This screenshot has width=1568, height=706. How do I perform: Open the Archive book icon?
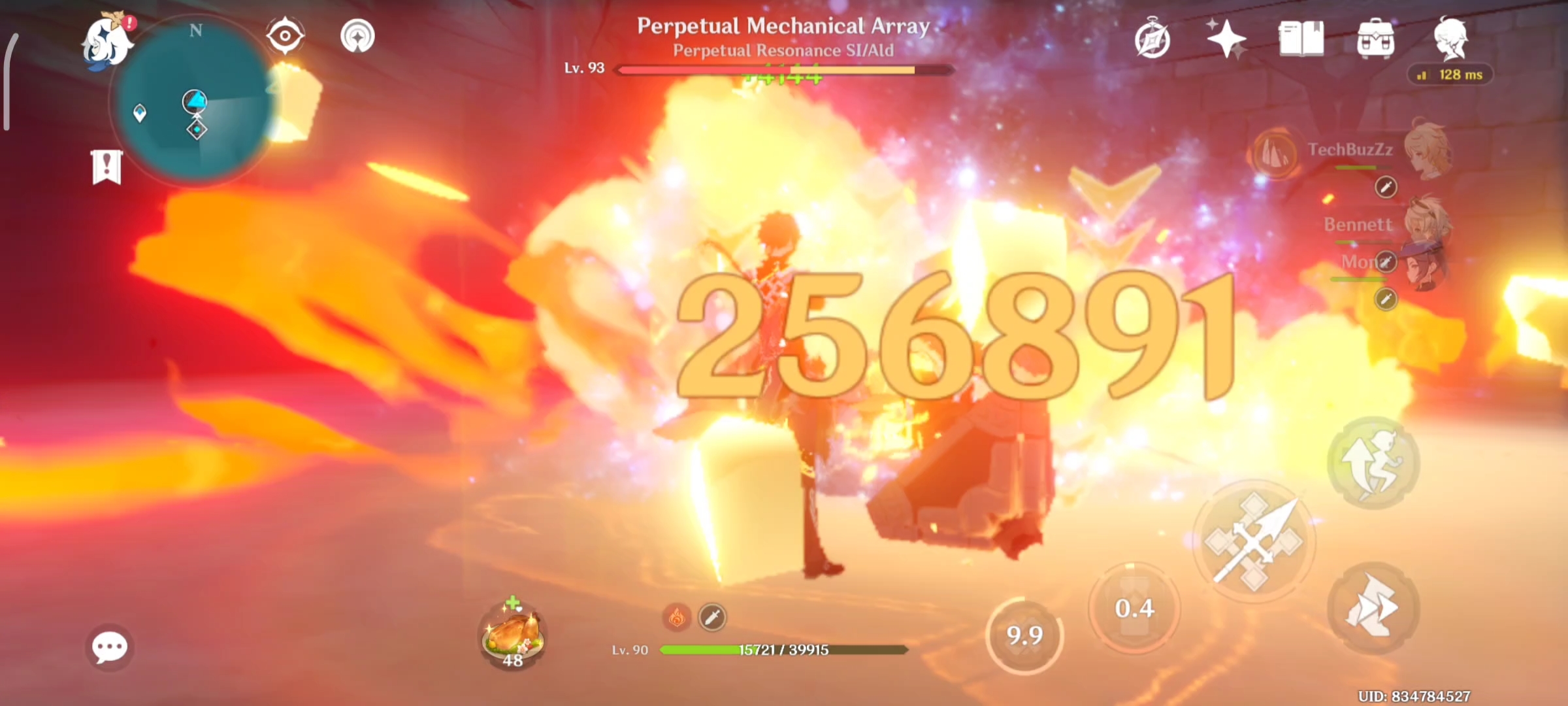[1303, 39]
